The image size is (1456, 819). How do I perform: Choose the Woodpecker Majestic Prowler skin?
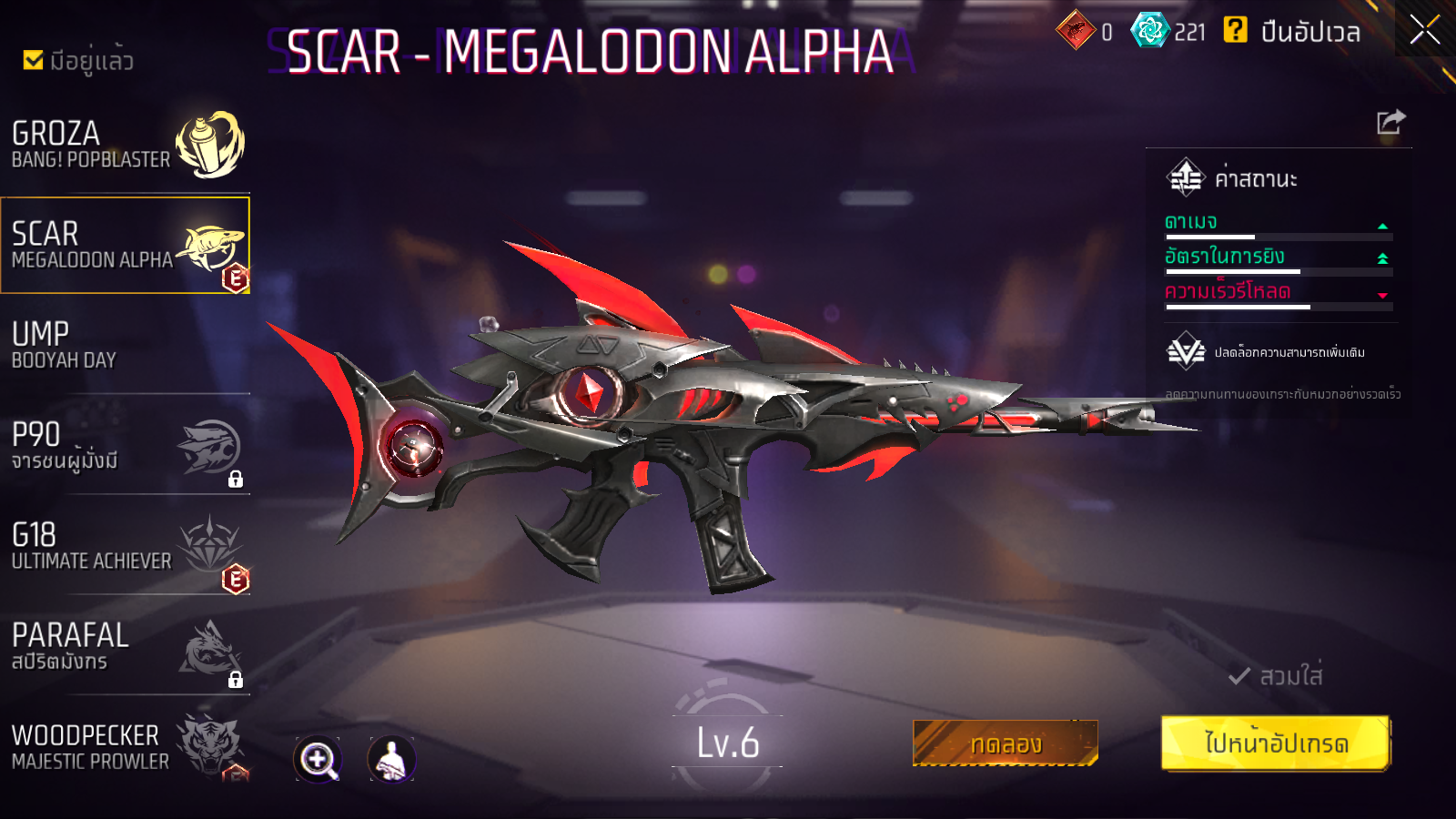126,746
